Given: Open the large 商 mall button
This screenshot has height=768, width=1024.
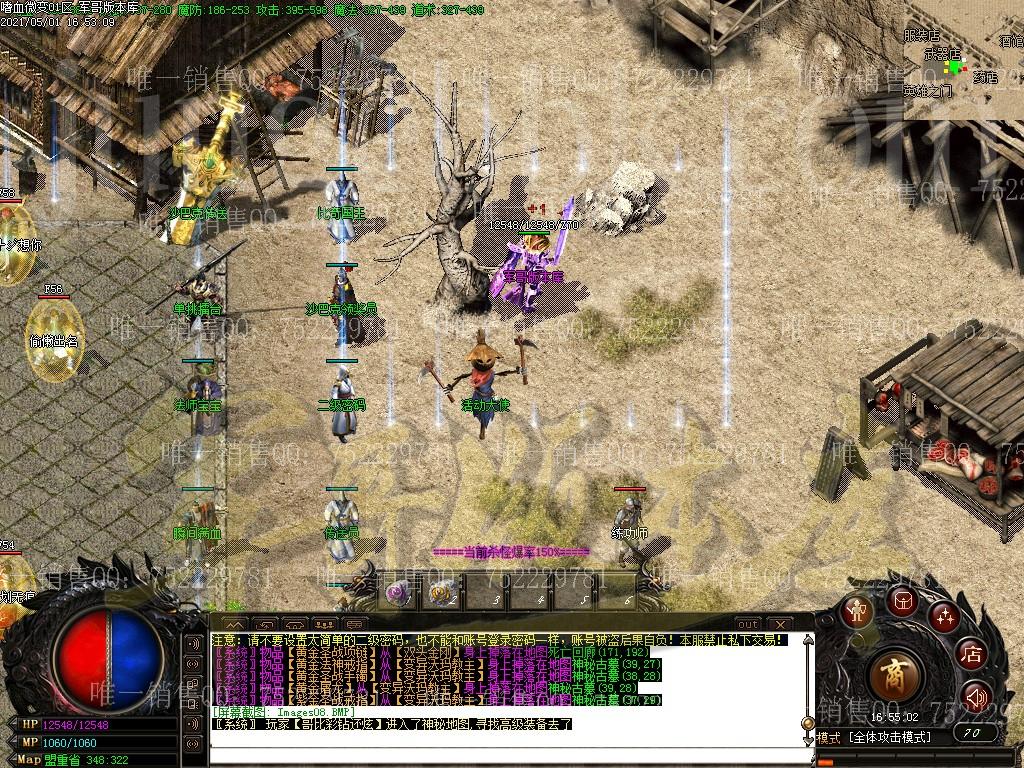Looking at the screenshot, I should click(x=893, y=676).
